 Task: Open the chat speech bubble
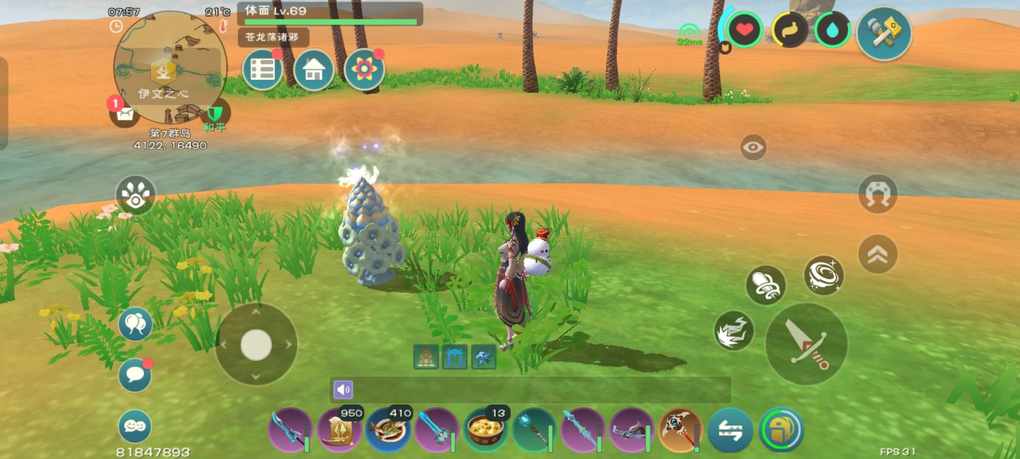(135, 375)
